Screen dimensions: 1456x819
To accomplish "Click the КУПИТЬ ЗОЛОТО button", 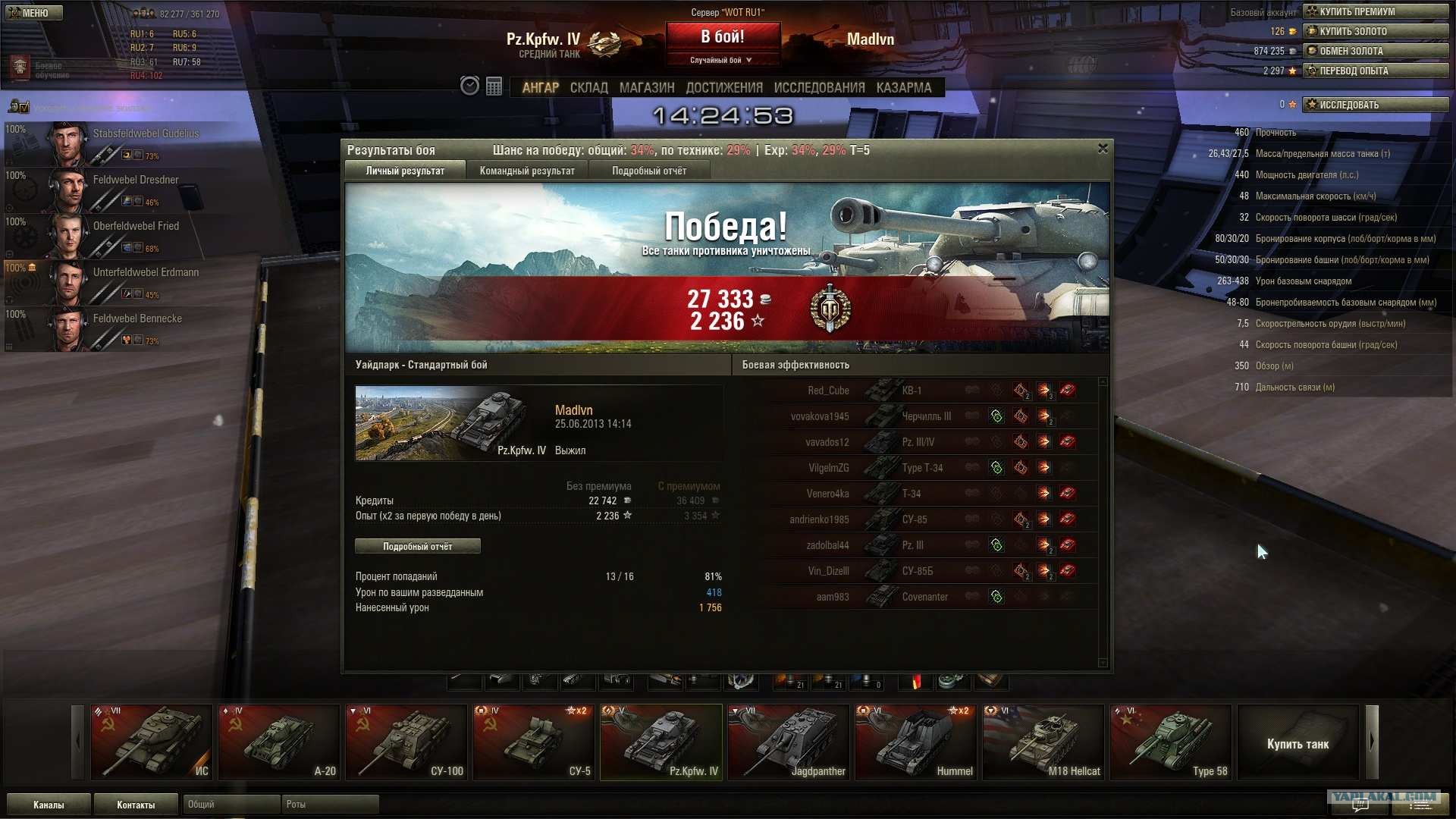I will 1375,31.
